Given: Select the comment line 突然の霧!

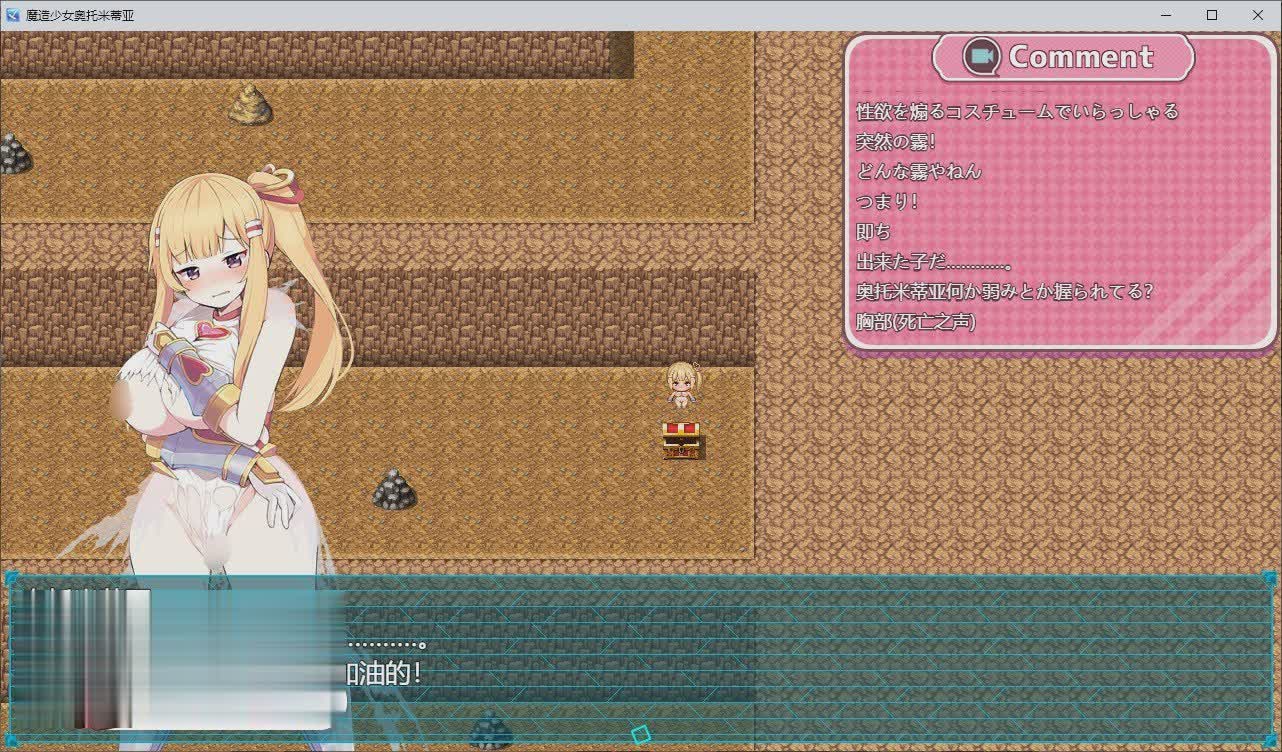Looking at the screenshot, I should (897, 141).
